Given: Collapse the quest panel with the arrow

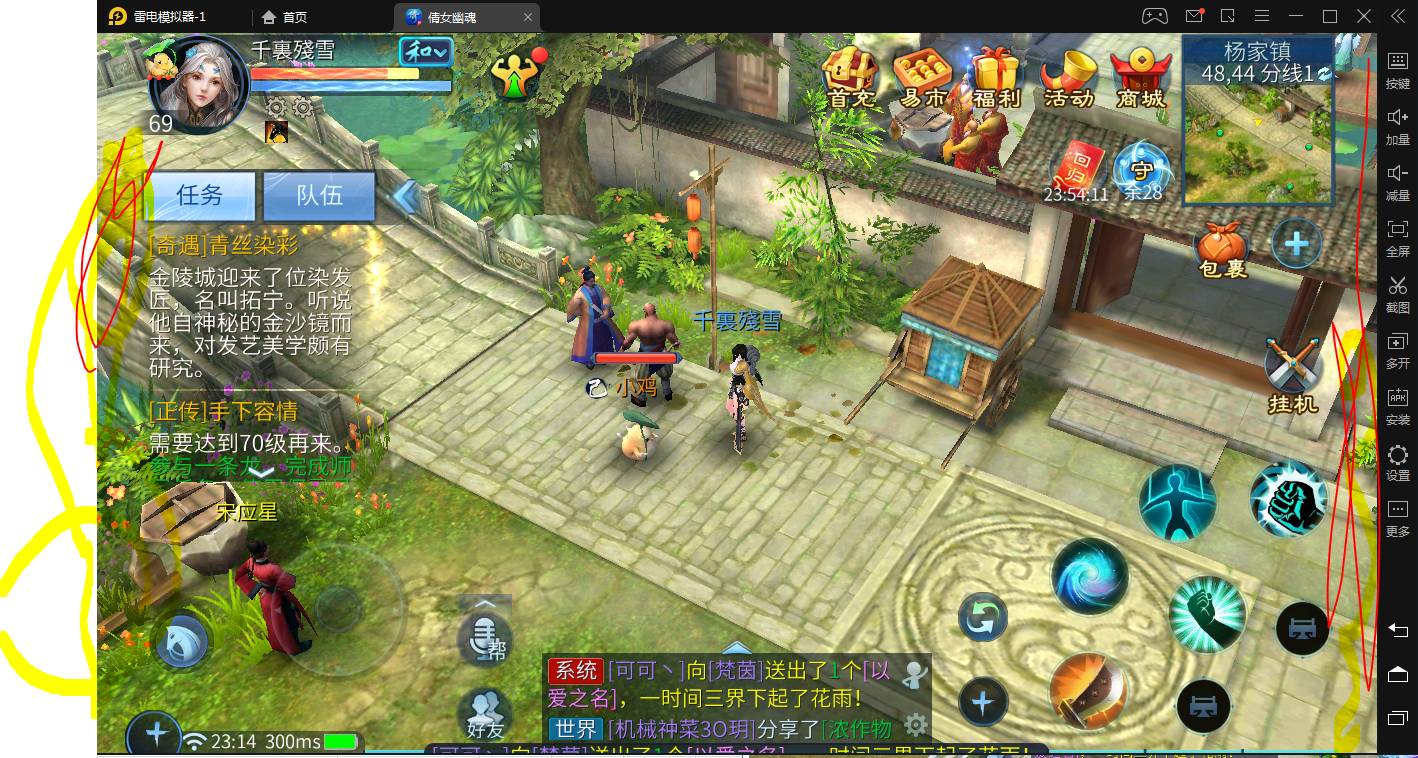Looking at the screenshot, I should point(404,196).
